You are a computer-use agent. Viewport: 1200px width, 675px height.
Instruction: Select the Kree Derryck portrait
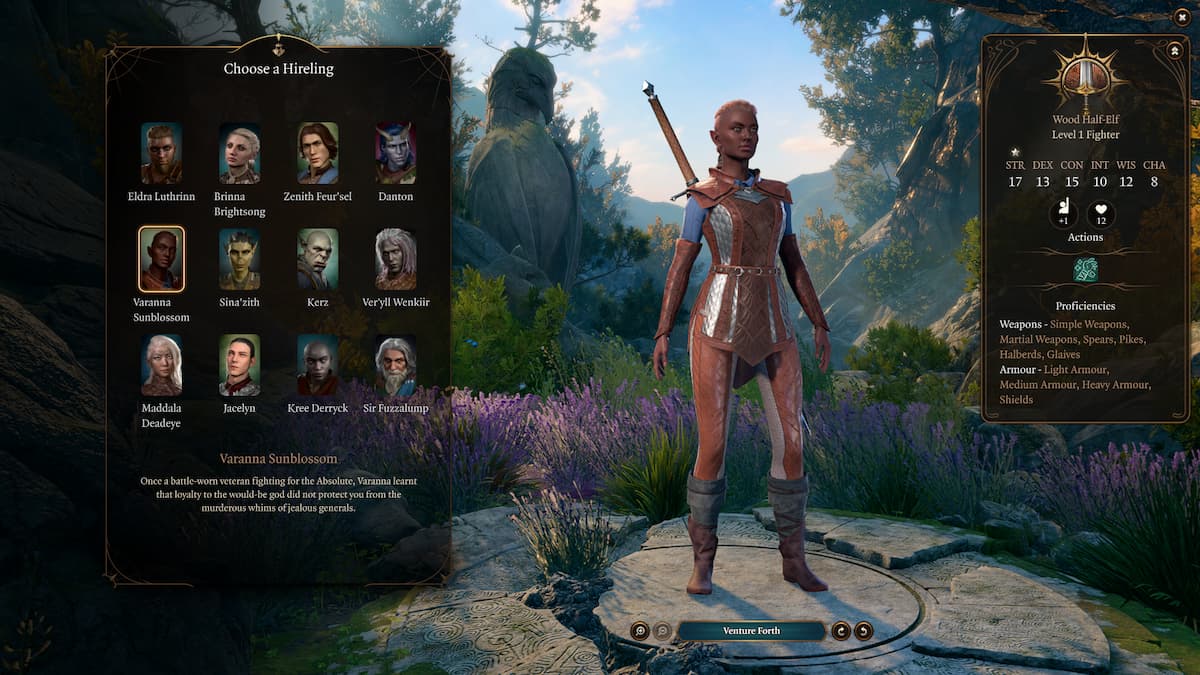coord(317,365)
